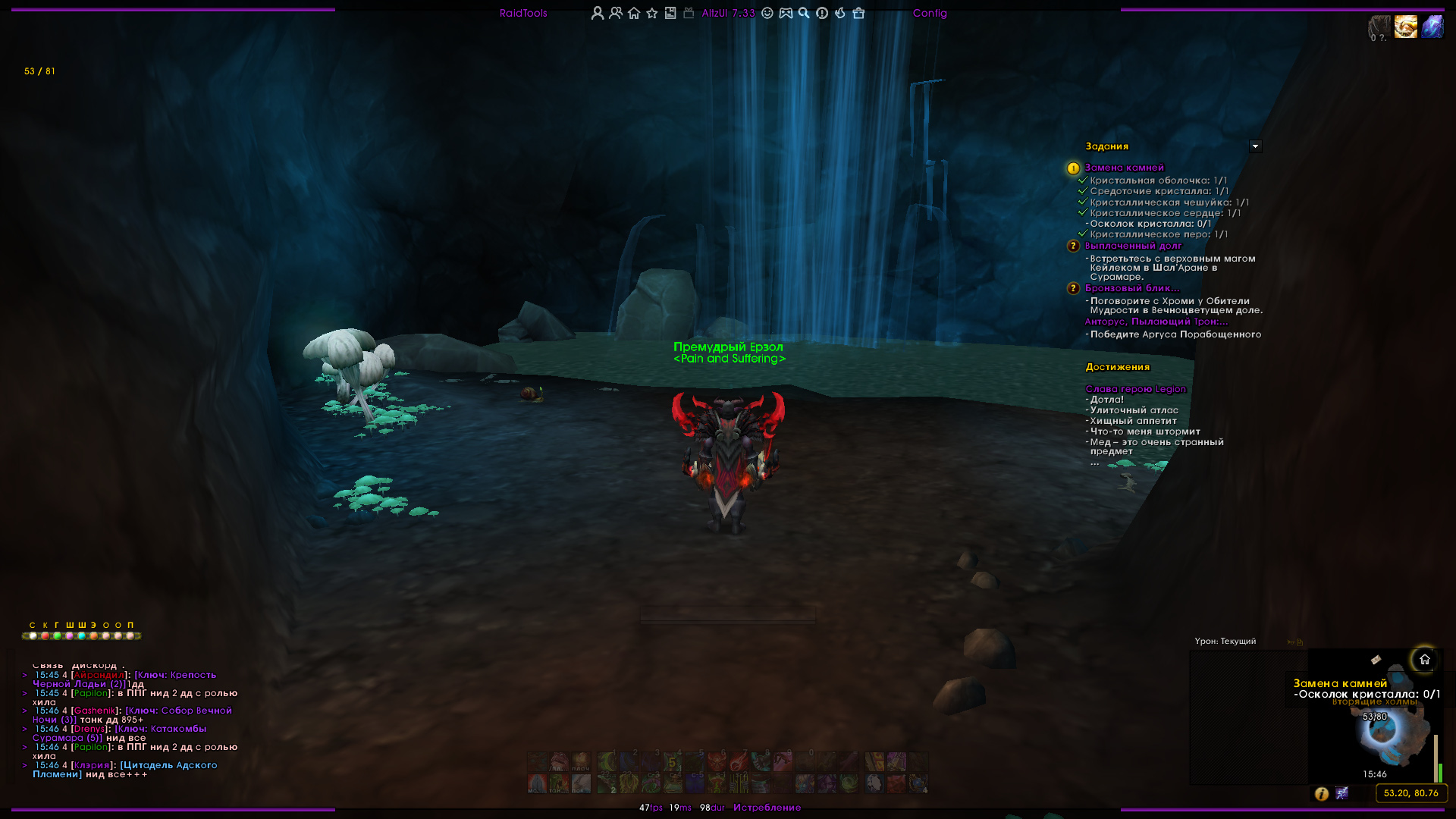Viewport: 1456px width, 819px height.
Task: Open the two-people social icon
Action: [x=616, y=13]
